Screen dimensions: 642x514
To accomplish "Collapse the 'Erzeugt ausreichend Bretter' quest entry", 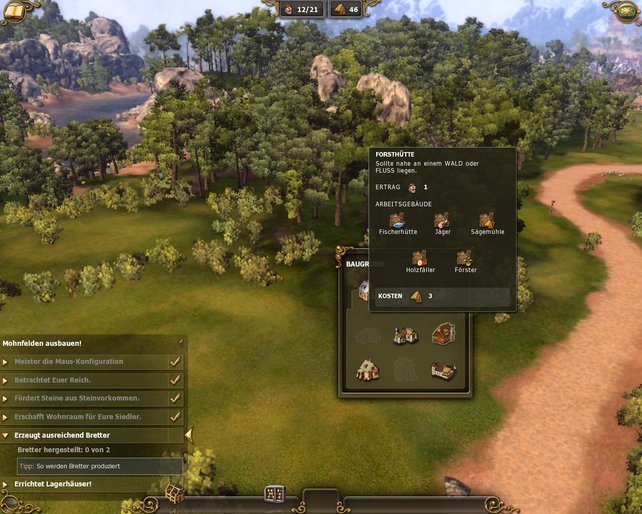I will 6,435.
